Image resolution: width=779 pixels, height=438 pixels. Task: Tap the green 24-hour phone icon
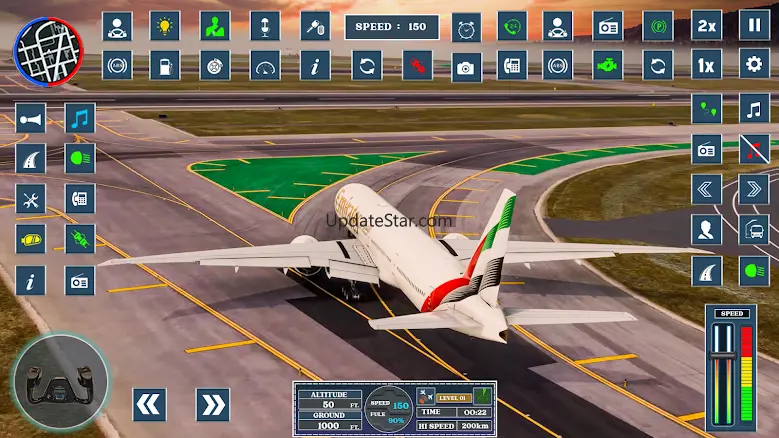coord(512,26)
